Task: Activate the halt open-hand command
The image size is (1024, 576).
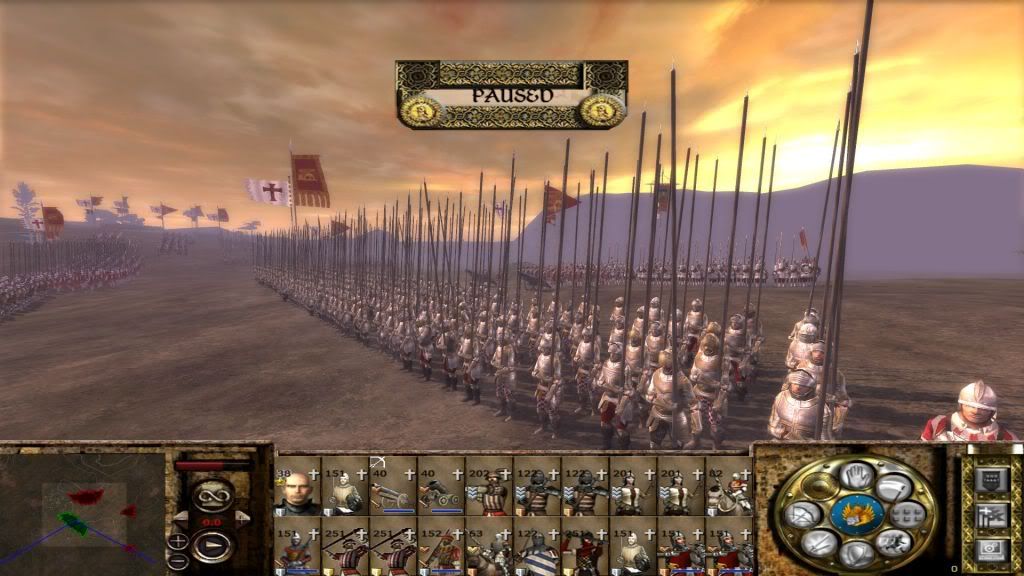Action: pos(855,474)
